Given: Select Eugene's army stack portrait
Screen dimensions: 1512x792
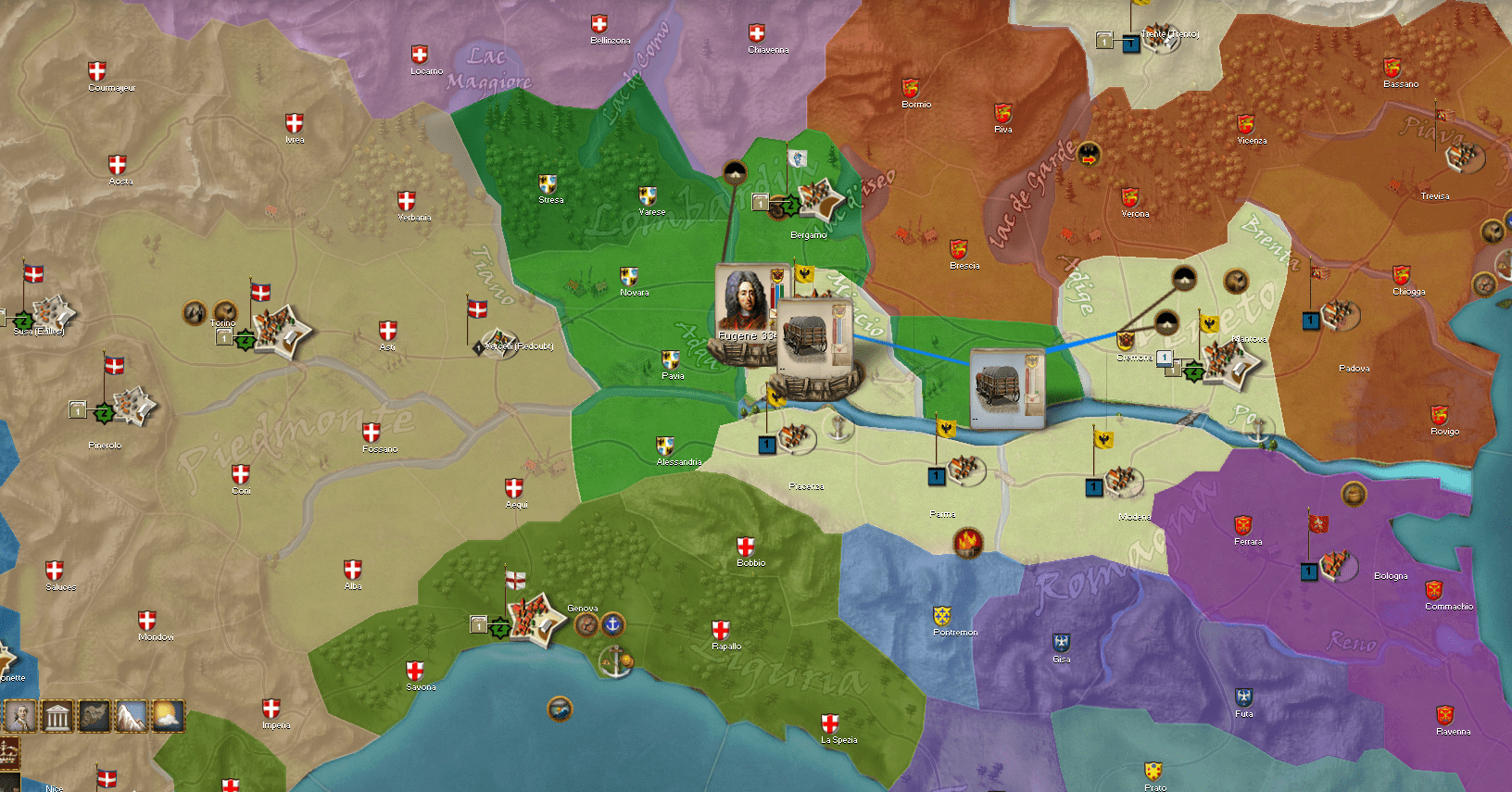Looking at the screenshot, I should point(745,303).
